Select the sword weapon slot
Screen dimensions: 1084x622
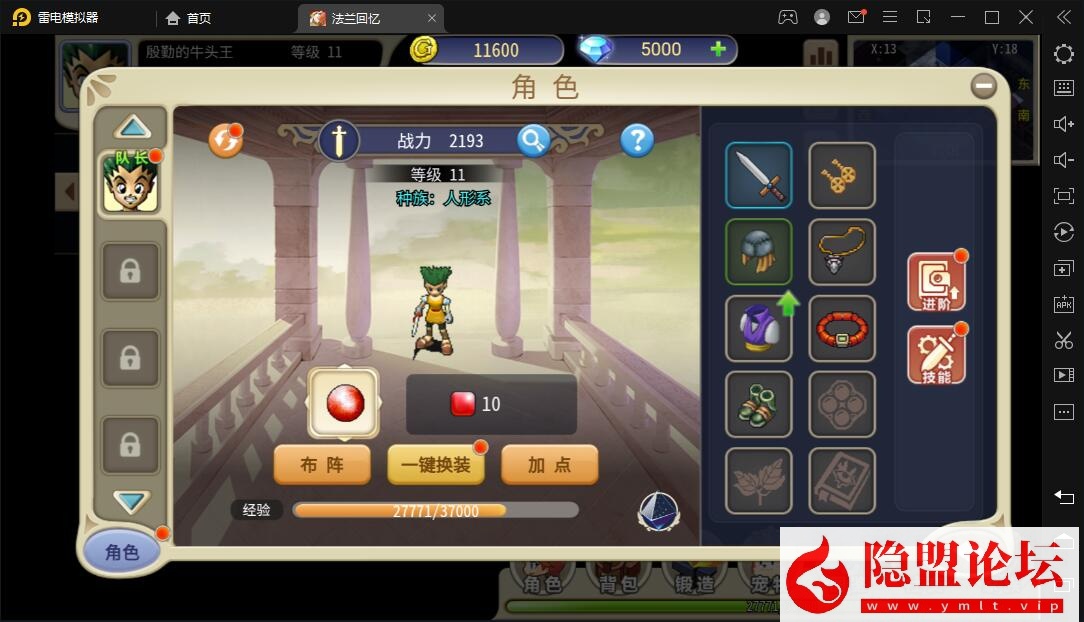pyautogui.click(x=758, y=175)
